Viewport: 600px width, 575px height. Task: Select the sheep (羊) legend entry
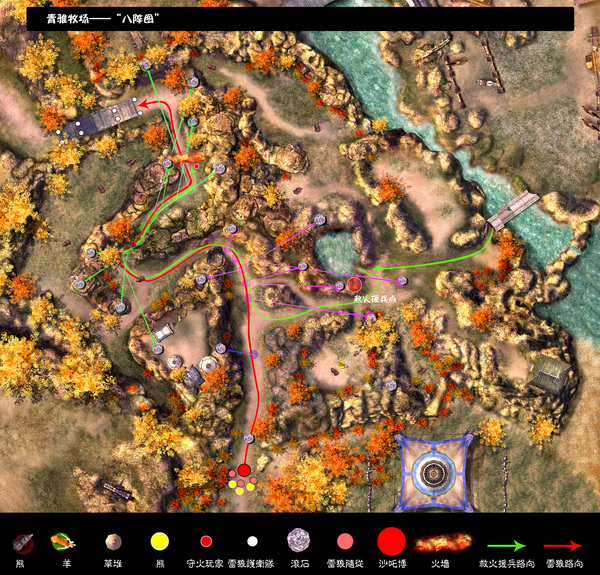pyautogui.click(x=62, y=541)
